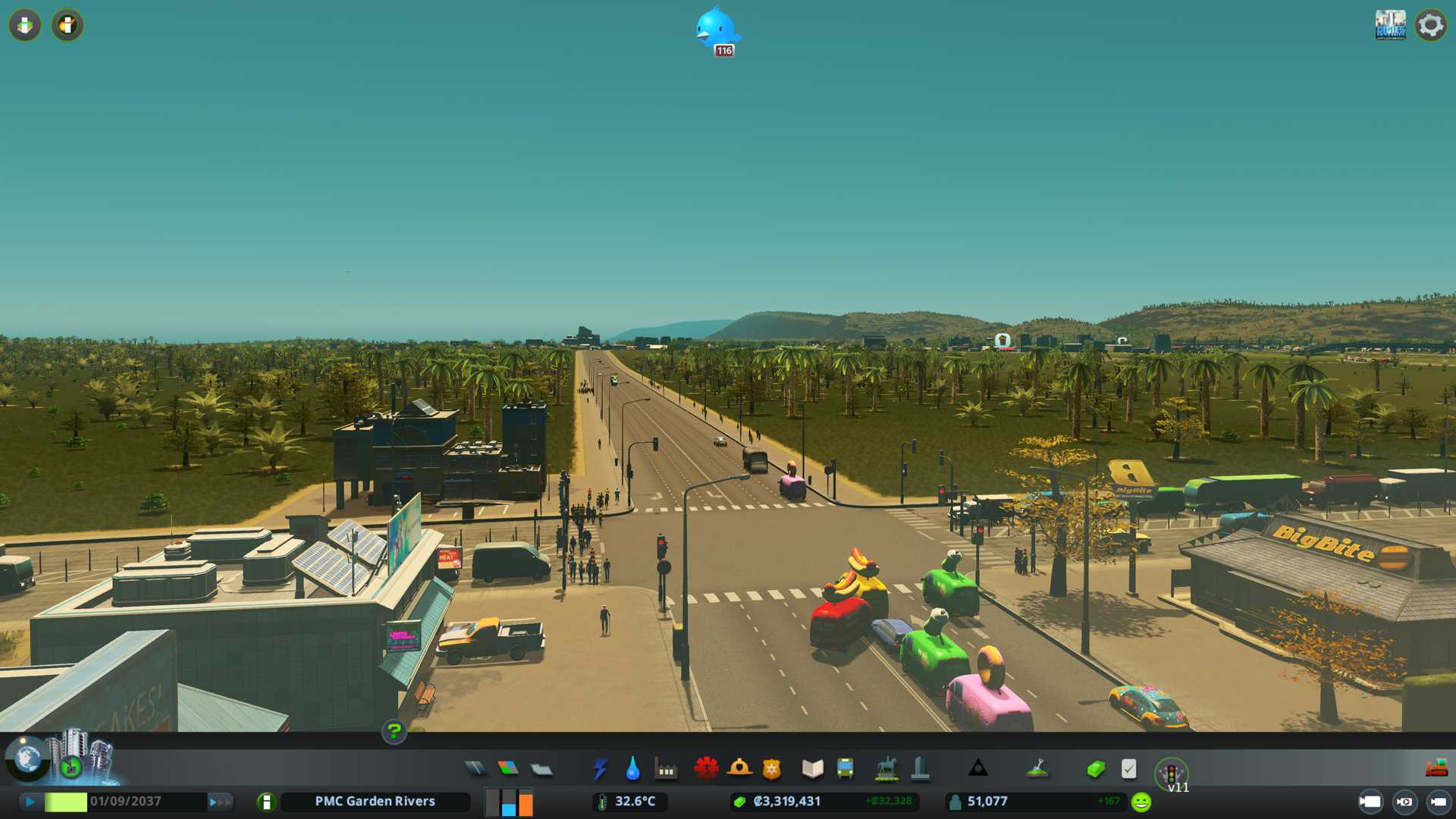The height and width of the screenshot is (819, 1456).
Task: Select the Police badge menu
Action: click(771, 769)
